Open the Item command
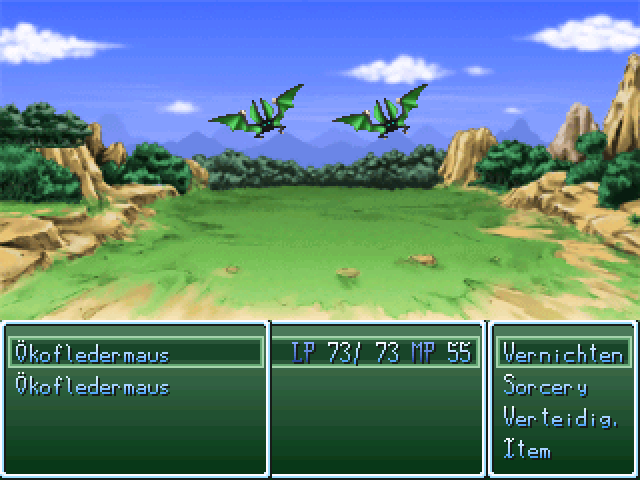 [x=527, y=450]
